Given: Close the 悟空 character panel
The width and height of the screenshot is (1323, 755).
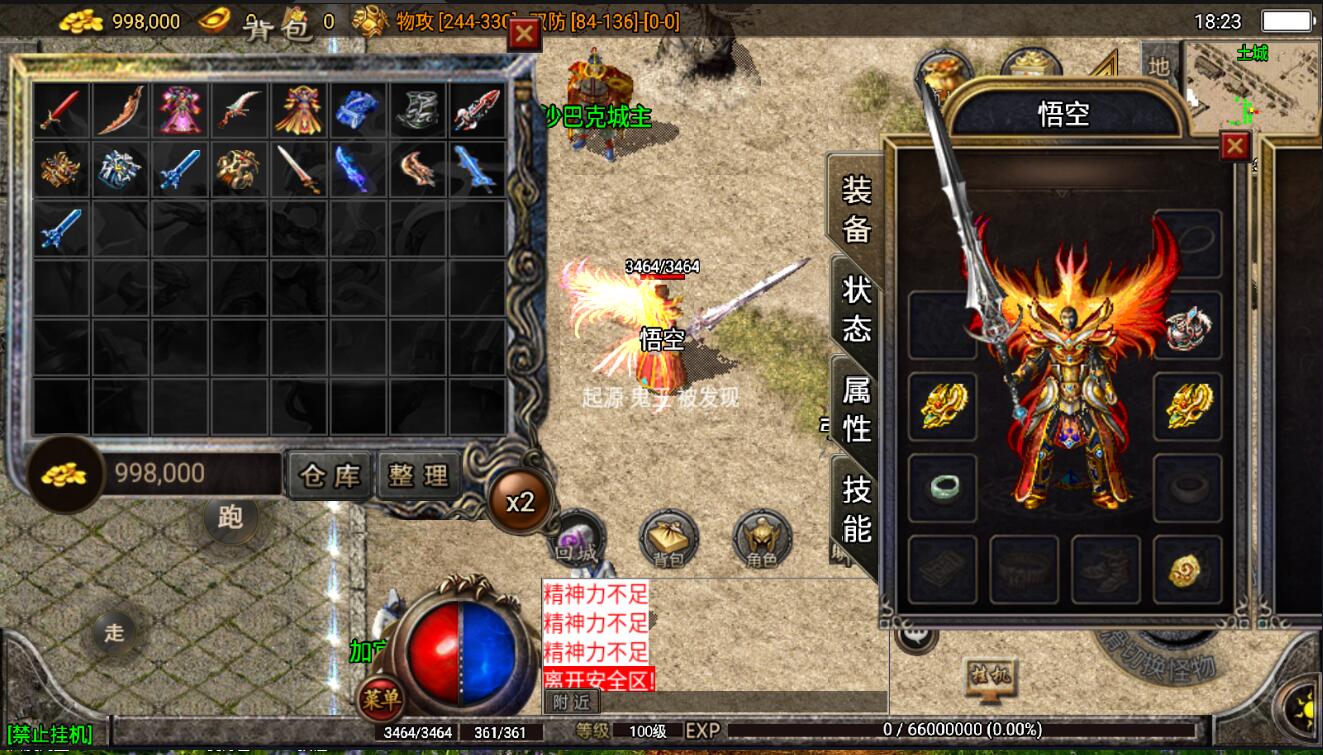Looking at the screenshot, I should click(1235, 147).
